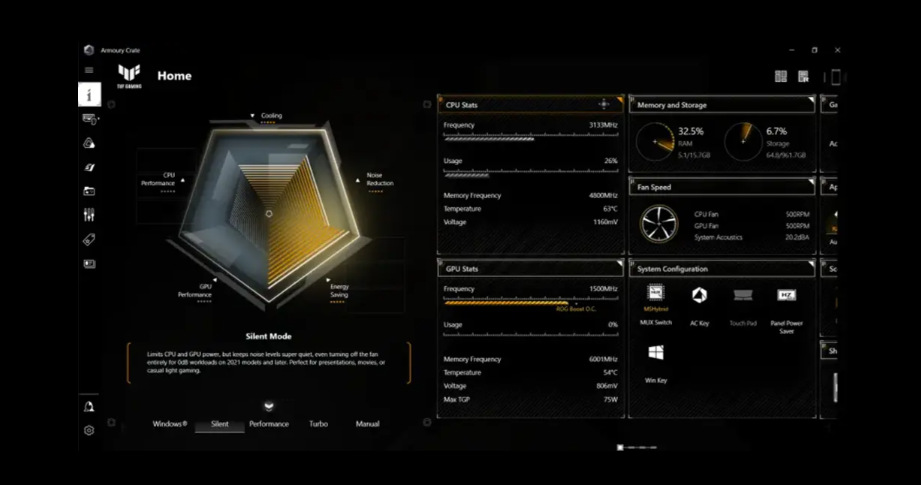Open the price tag icon in the sidebar

click(x=89, y=239)
